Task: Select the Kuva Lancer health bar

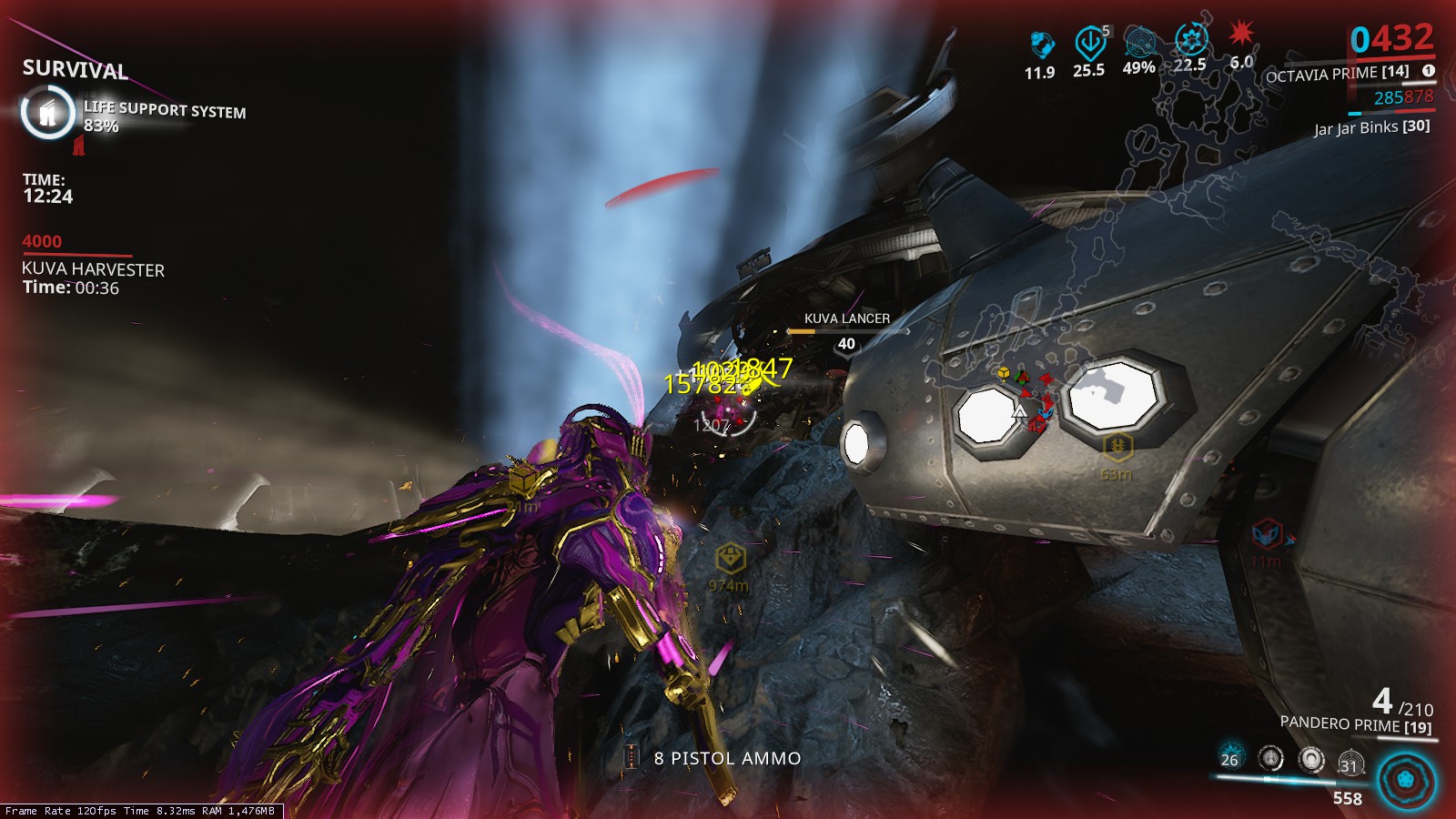Action: click(x=845, y=333)
